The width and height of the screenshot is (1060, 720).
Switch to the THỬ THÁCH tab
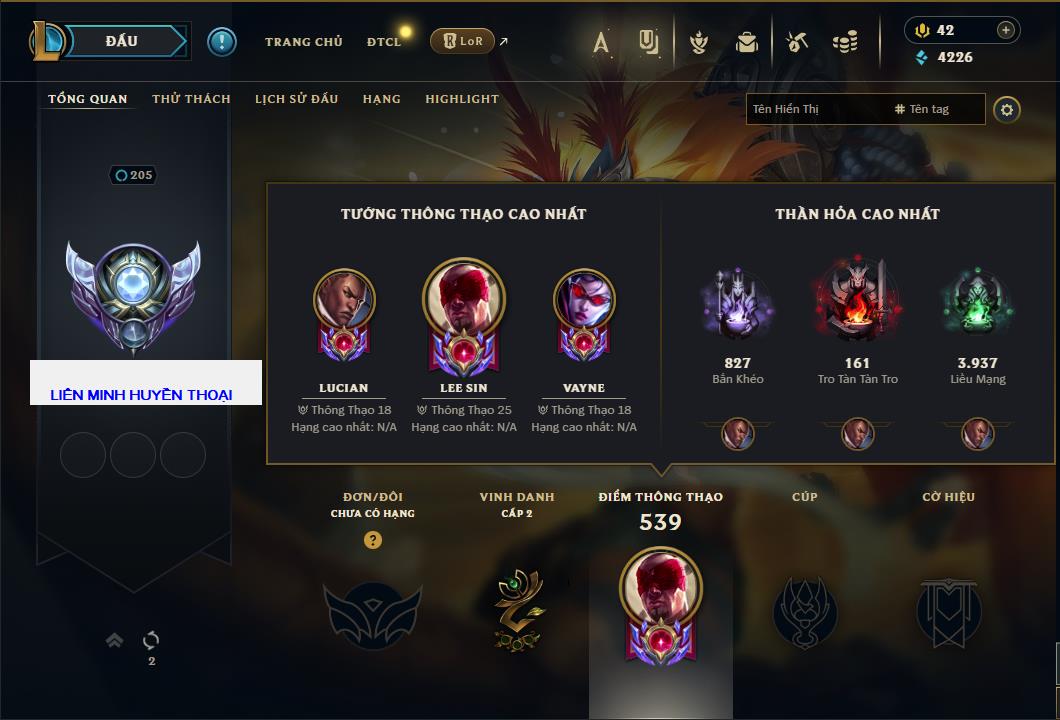pos(191,99)
